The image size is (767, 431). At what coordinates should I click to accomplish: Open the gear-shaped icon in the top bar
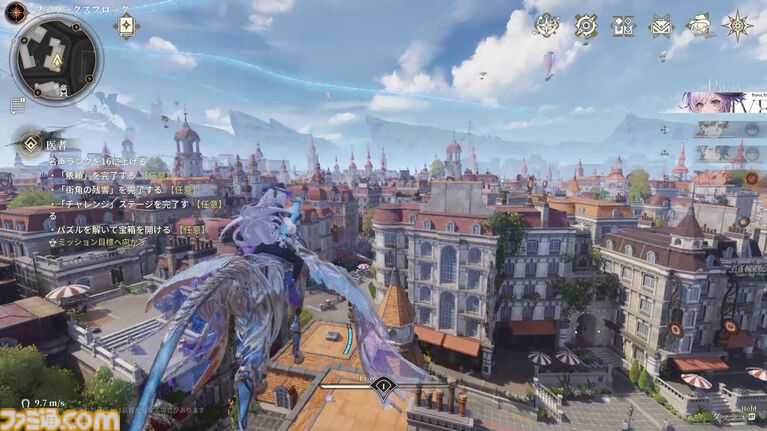[585, 26]
